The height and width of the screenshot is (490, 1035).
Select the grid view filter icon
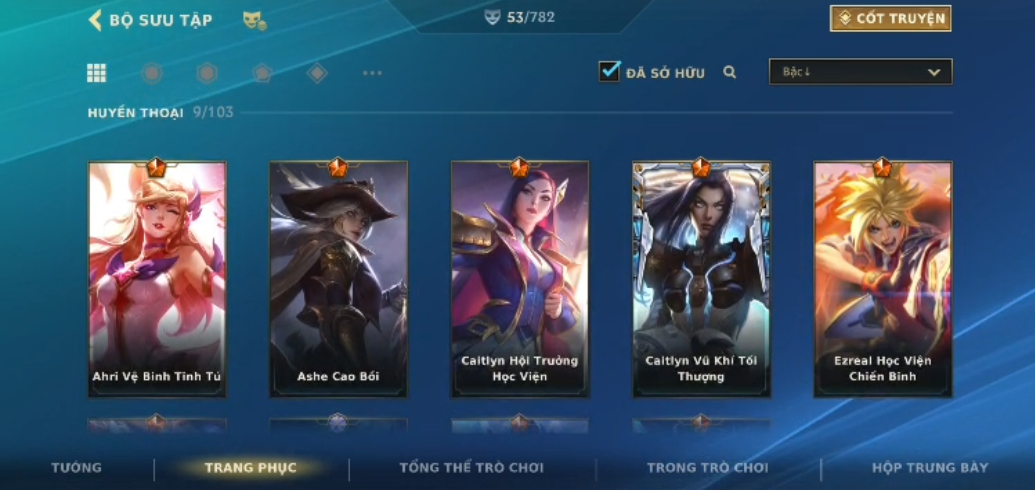pos(96,73)
